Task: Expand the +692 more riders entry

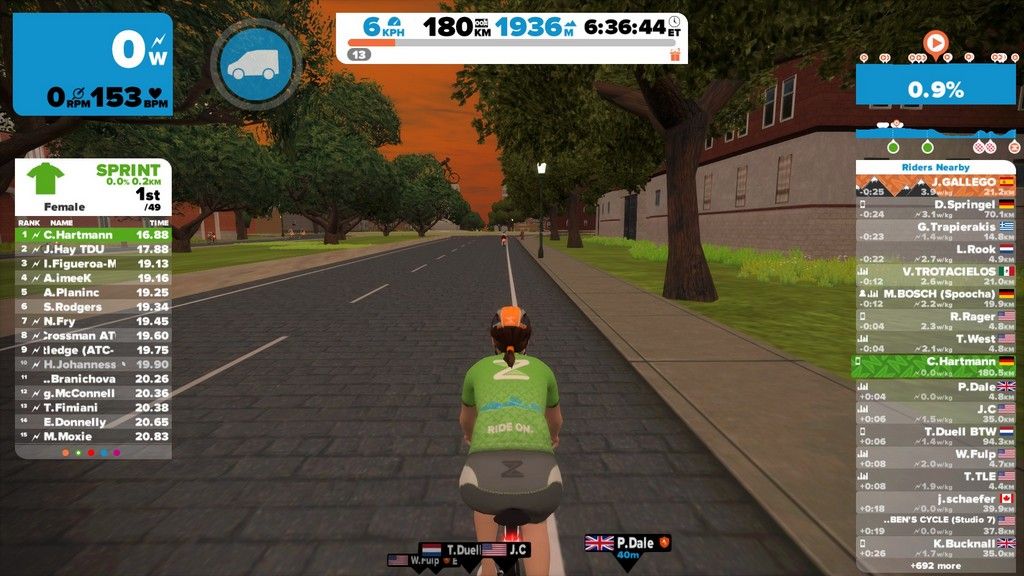Action: pos(935,565)
